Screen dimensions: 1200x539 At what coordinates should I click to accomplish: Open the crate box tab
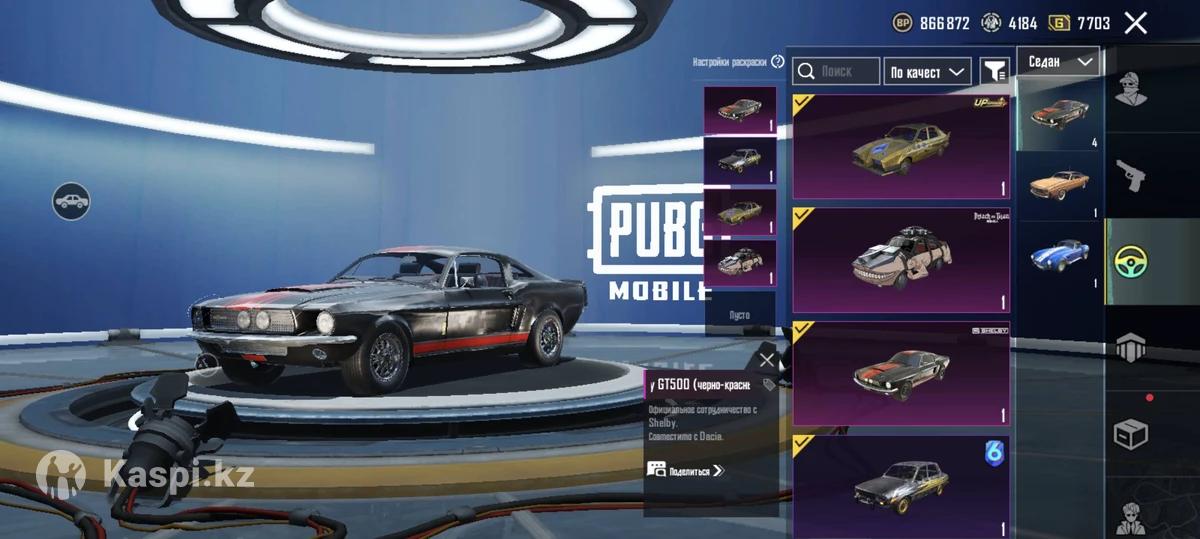click(1131, 434)
